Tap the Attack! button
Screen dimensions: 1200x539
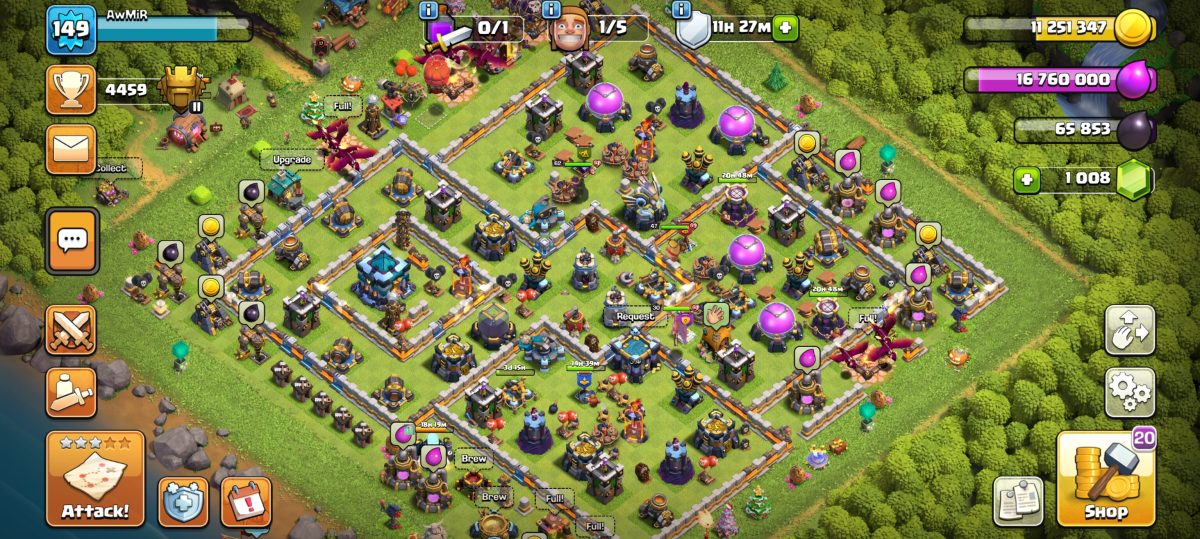click(x=95, y=479)
